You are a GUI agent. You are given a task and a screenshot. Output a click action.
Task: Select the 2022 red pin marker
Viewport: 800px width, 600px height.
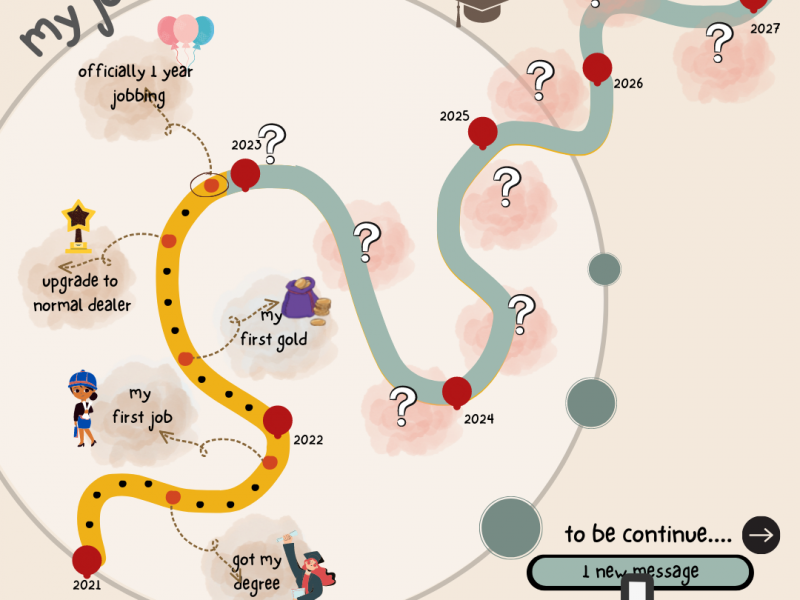tap(277, 421)
